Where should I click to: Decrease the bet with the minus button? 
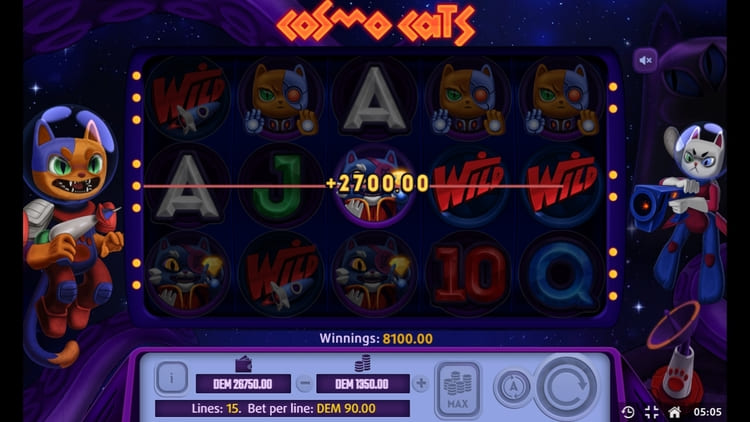pos(304,383)
